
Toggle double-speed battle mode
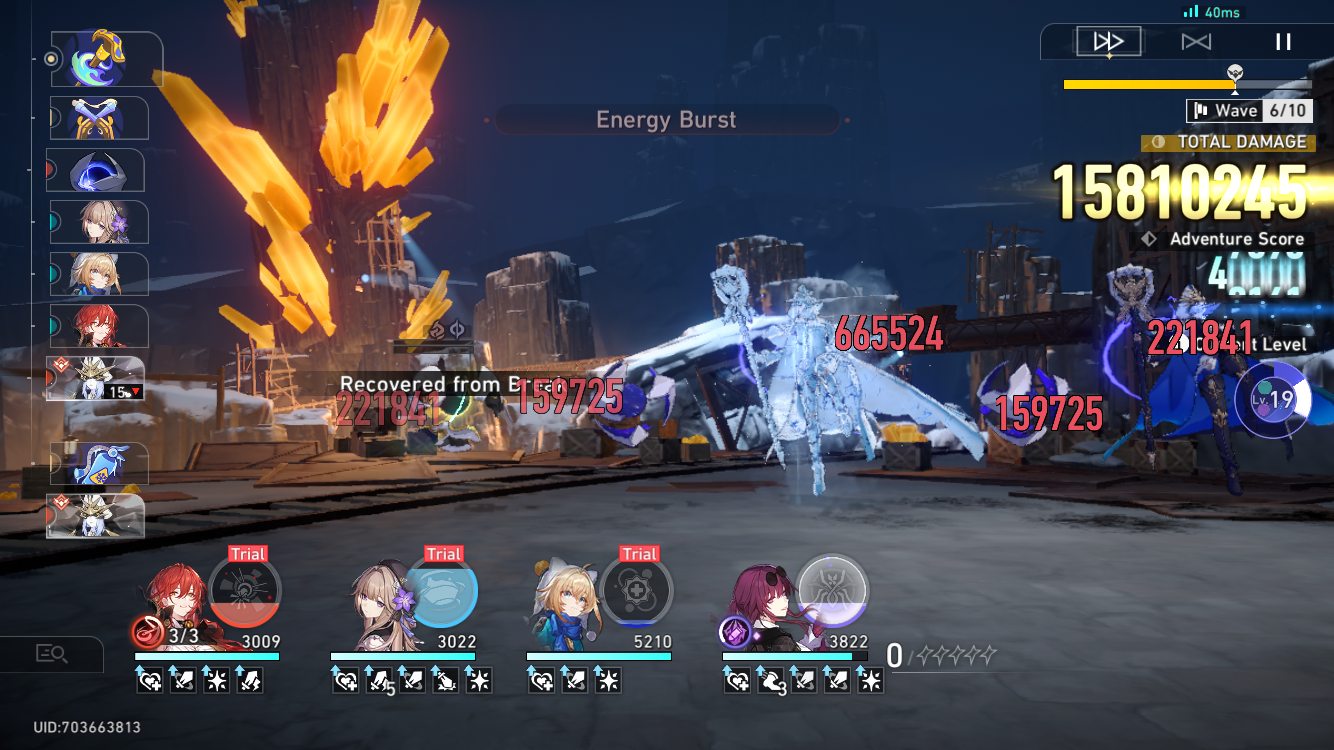click(x=1109, y=41)
